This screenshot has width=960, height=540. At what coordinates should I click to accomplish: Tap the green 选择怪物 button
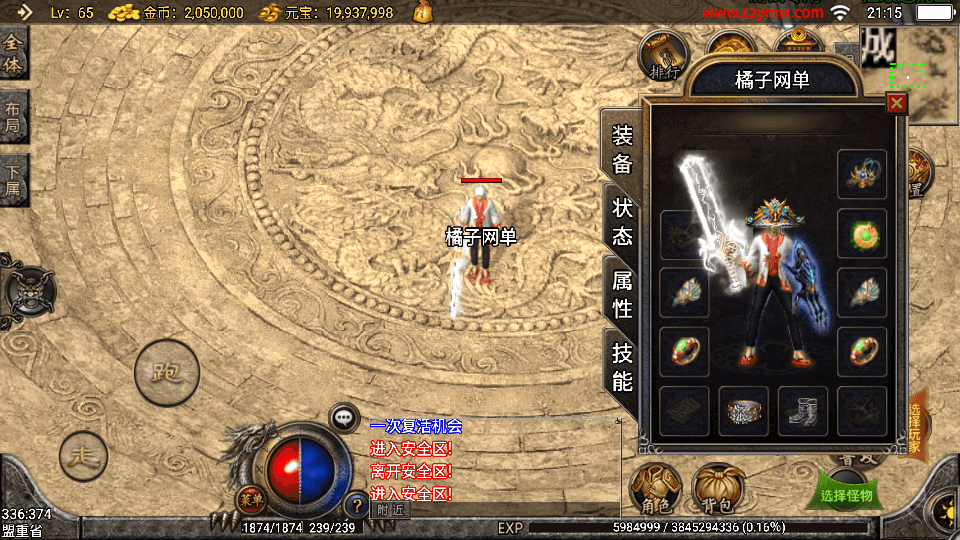846,494
